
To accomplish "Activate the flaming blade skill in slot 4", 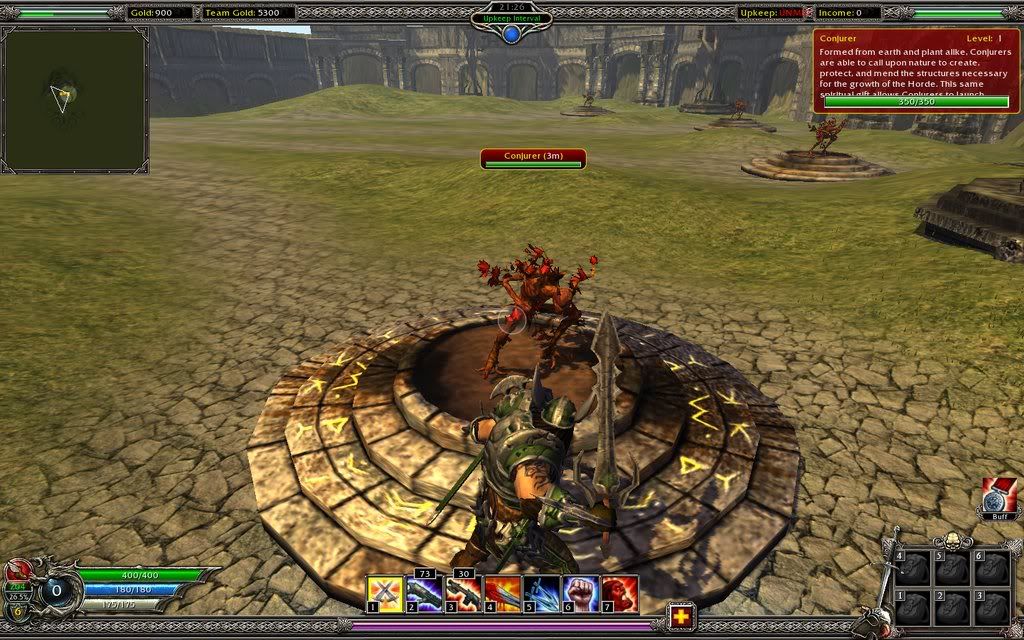I will [x=502, y=594].
